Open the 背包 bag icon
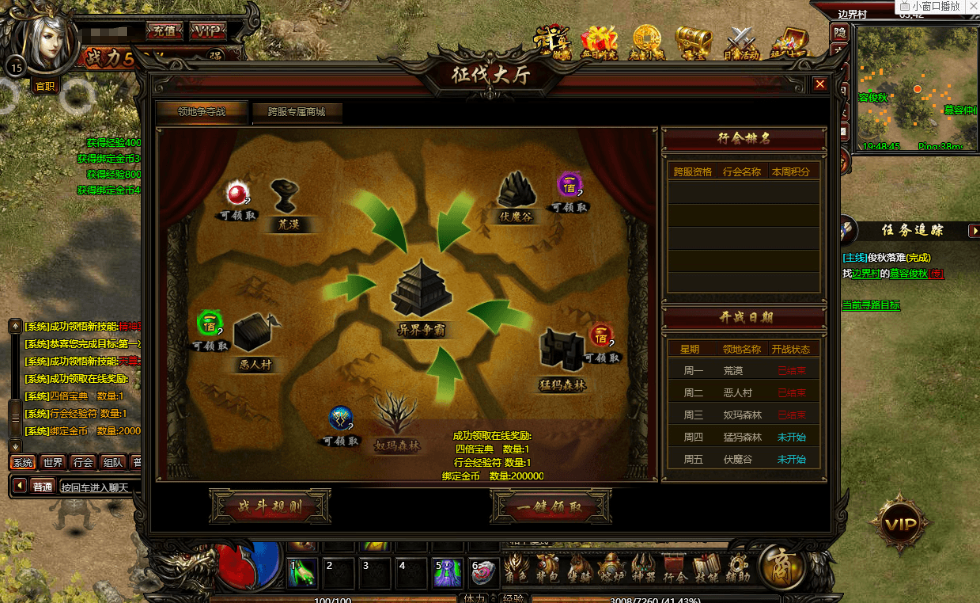980x603 pixels. [x=548, y=569]
